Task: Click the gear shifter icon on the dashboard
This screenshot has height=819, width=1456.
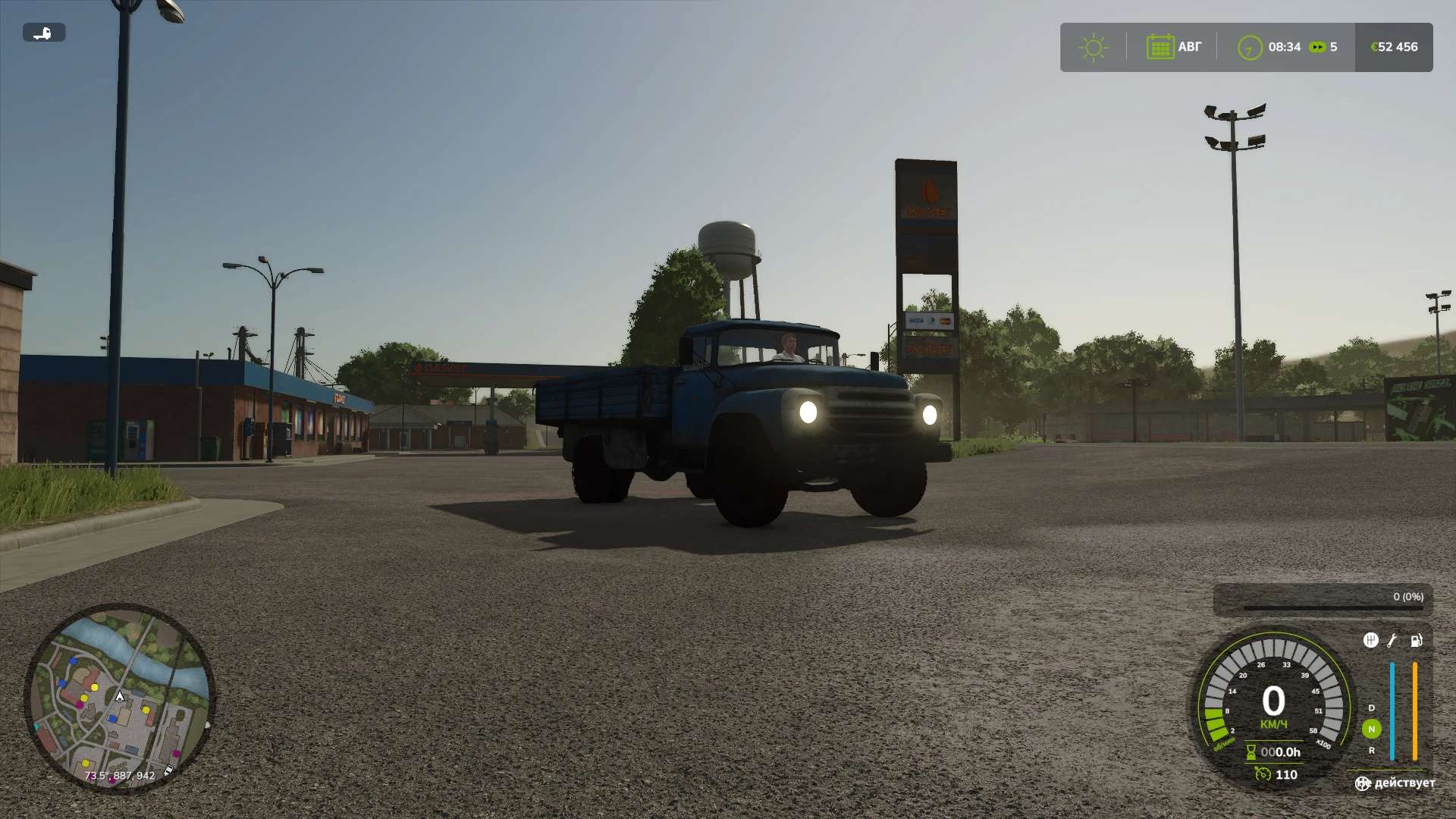Action: 1371,640
